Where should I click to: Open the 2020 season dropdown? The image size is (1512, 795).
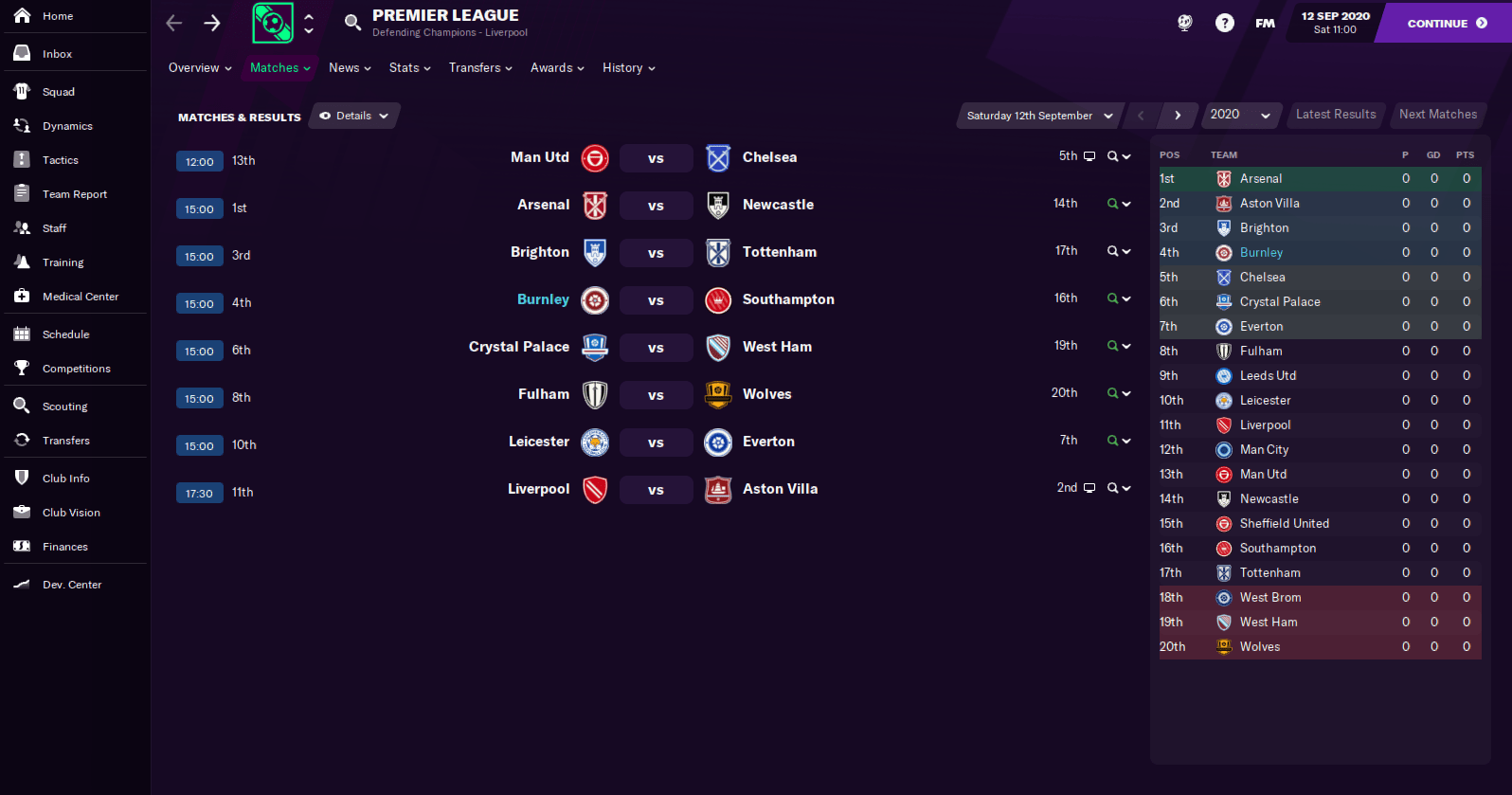(x=1241, y=115)
